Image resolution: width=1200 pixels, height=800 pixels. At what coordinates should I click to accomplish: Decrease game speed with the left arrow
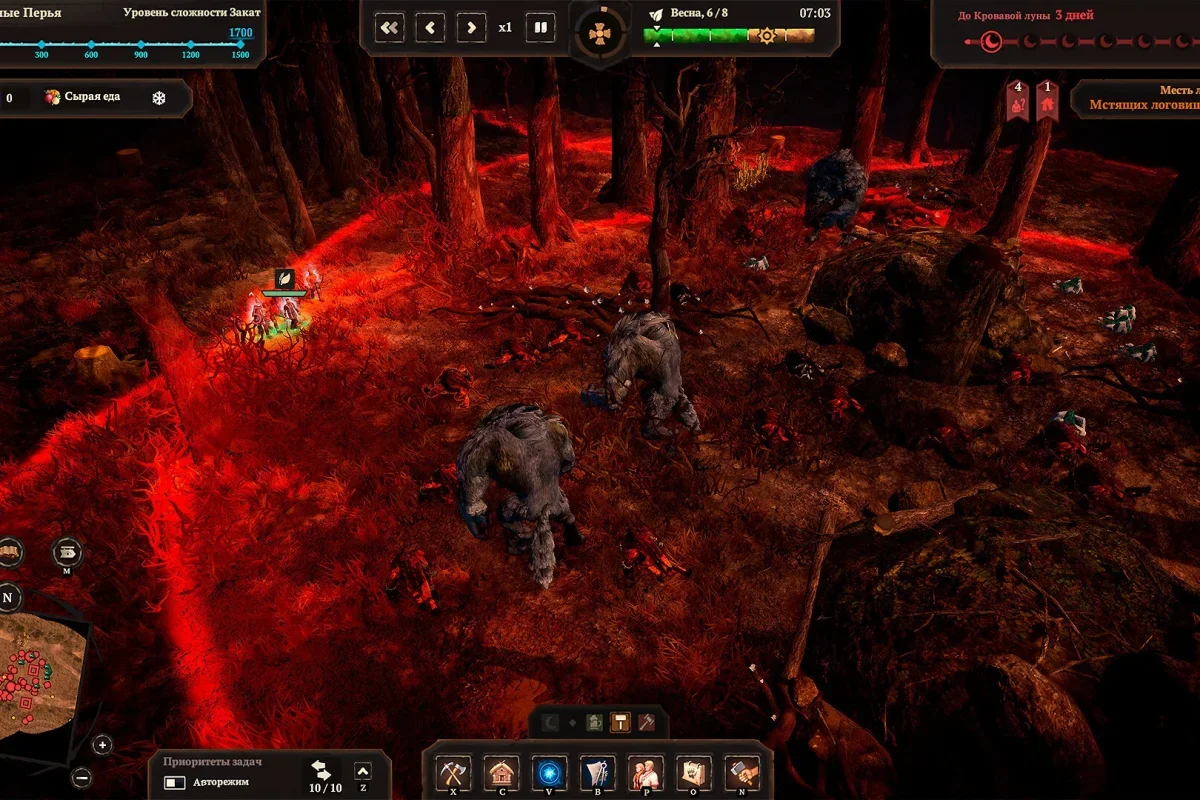click(431, 27)
